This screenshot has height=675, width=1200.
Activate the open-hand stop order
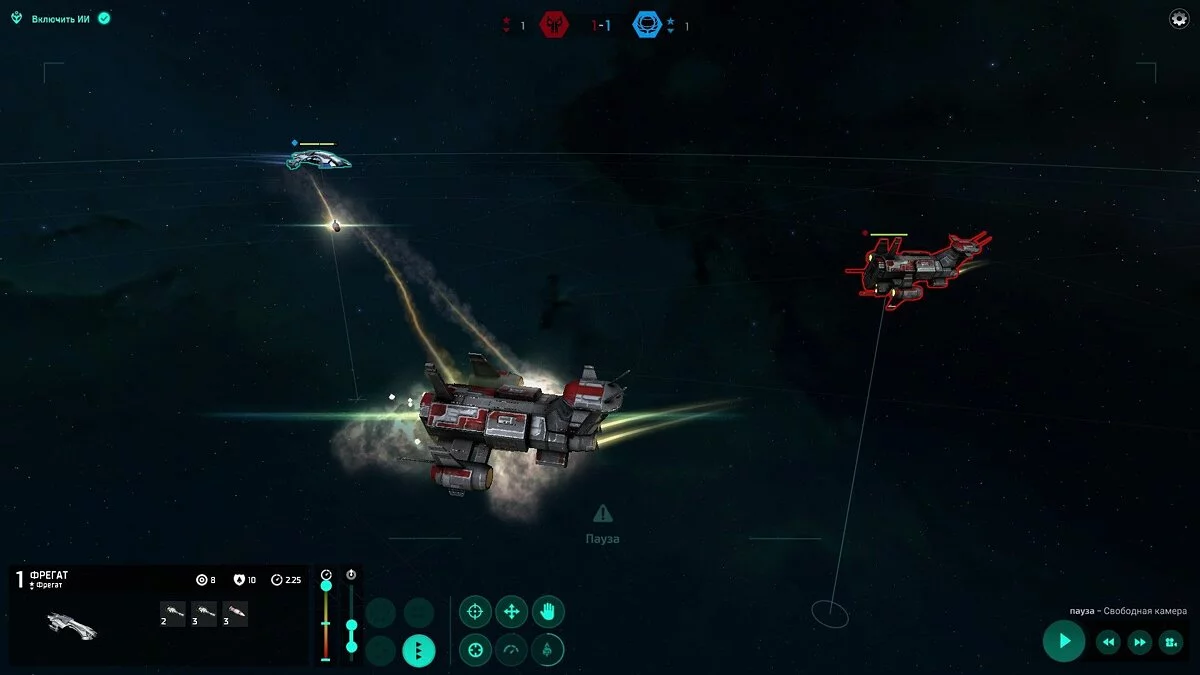(x=547, y=611)
